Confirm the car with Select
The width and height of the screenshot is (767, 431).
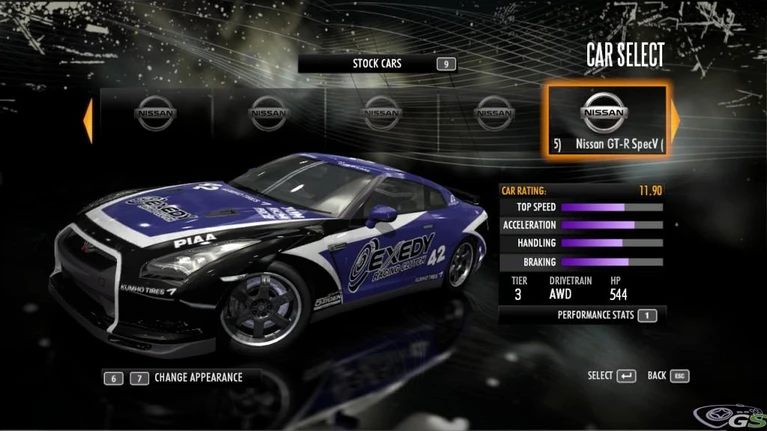[x=611, y=376]
